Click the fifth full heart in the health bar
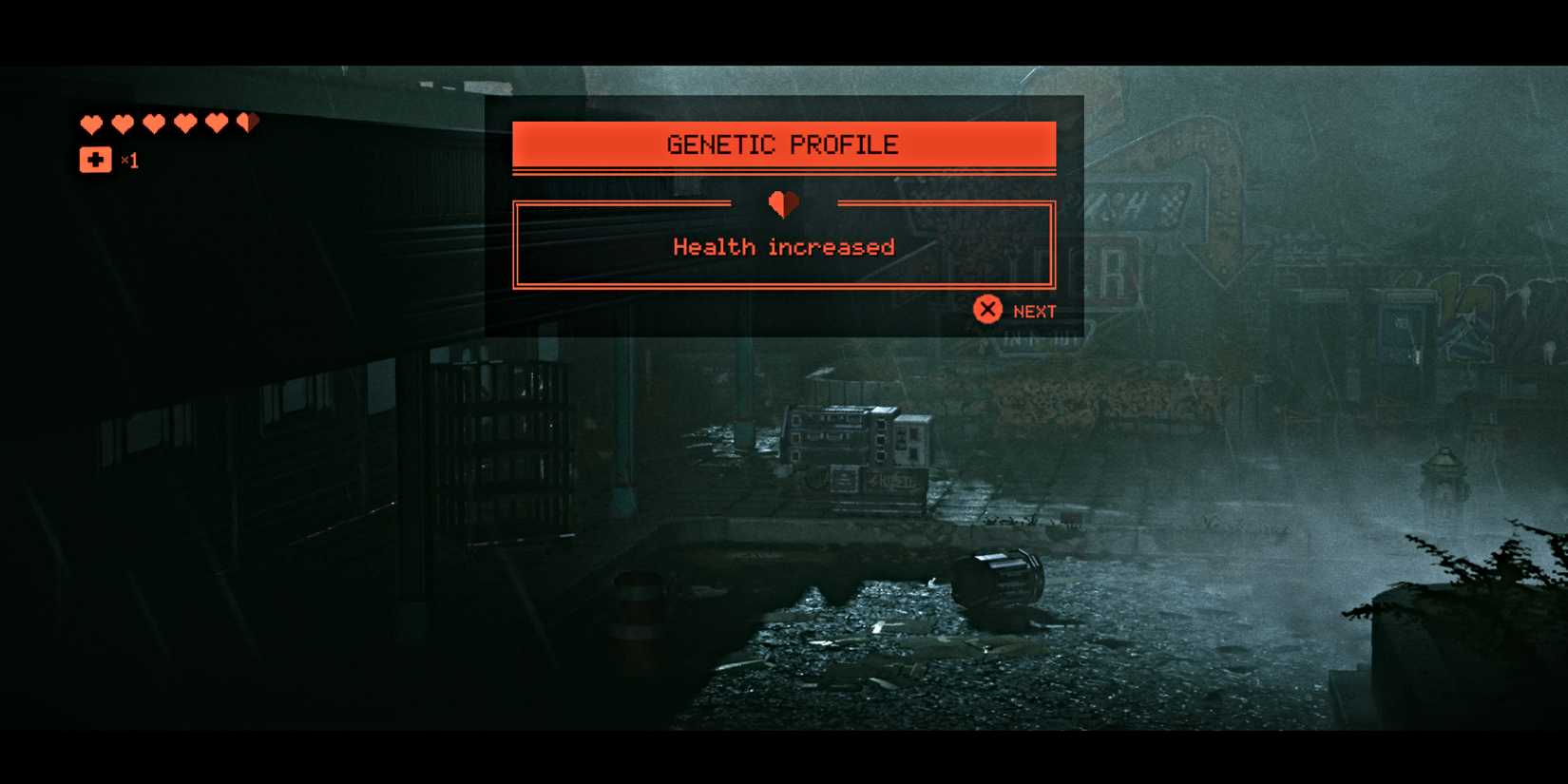This screenshot has height=784, width=1568. (x=217, y=124)
